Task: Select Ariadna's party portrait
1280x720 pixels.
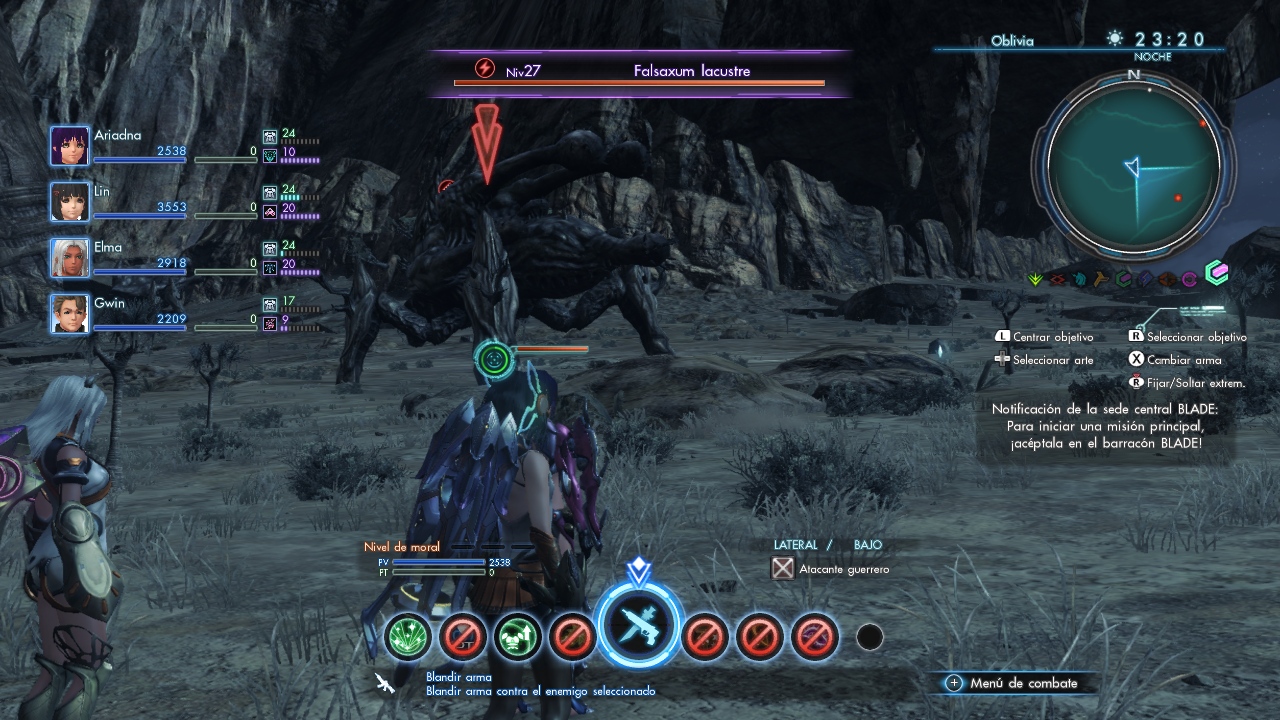Action: [x=70, y=146]
